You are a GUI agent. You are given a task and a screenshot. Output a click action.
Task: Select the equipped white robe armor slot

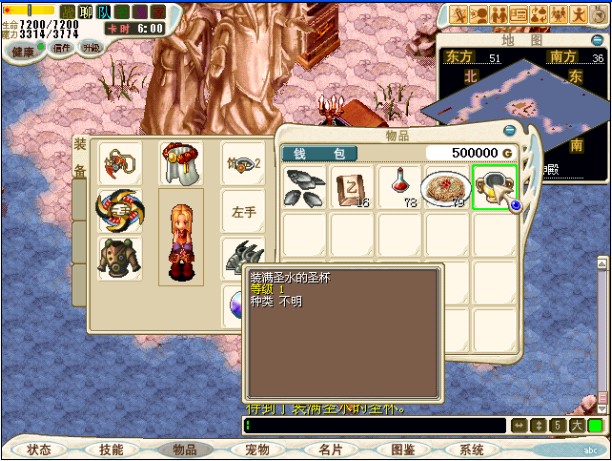181,163
